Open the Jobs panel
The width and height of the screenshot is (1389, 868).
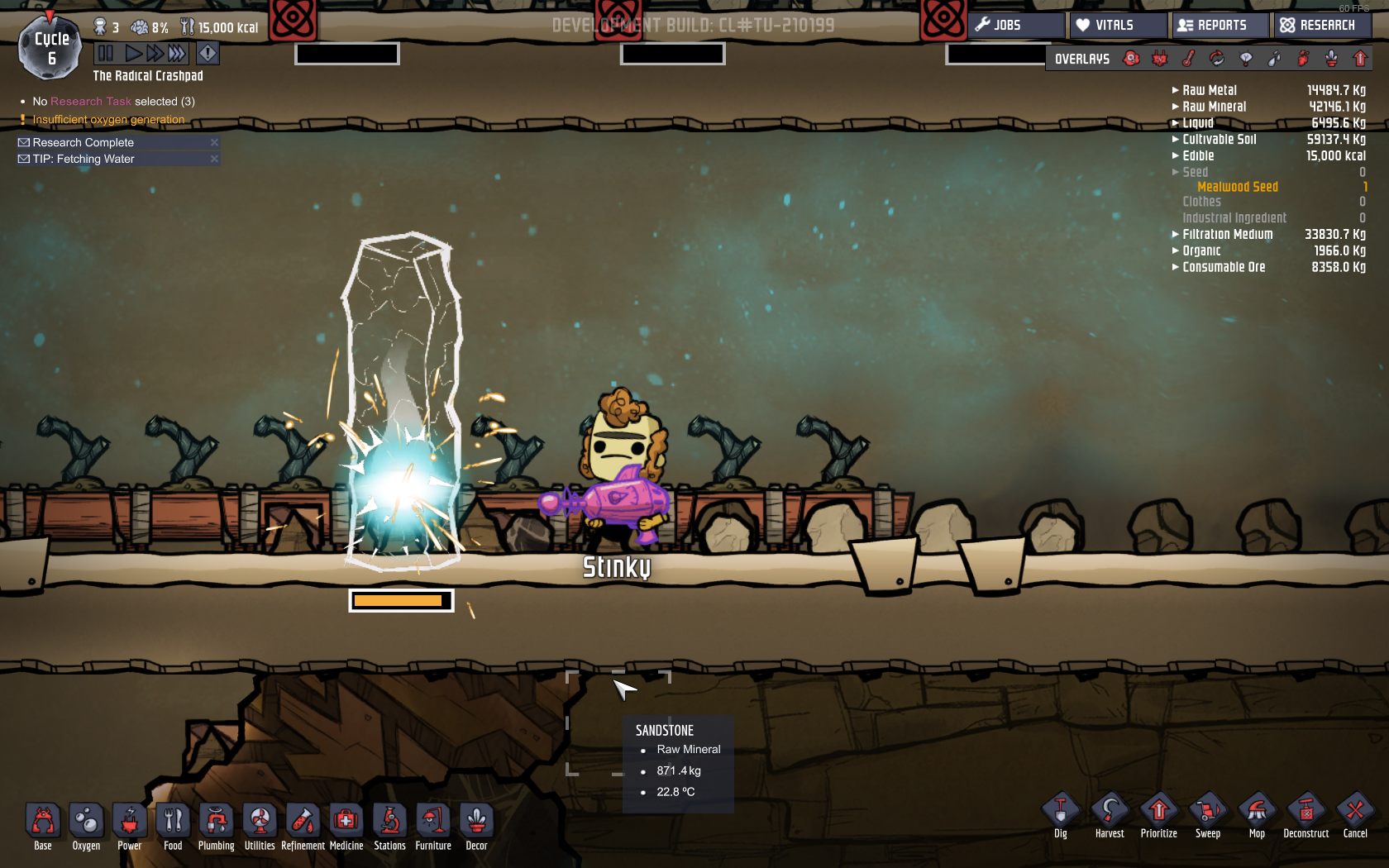[1015, 25]
